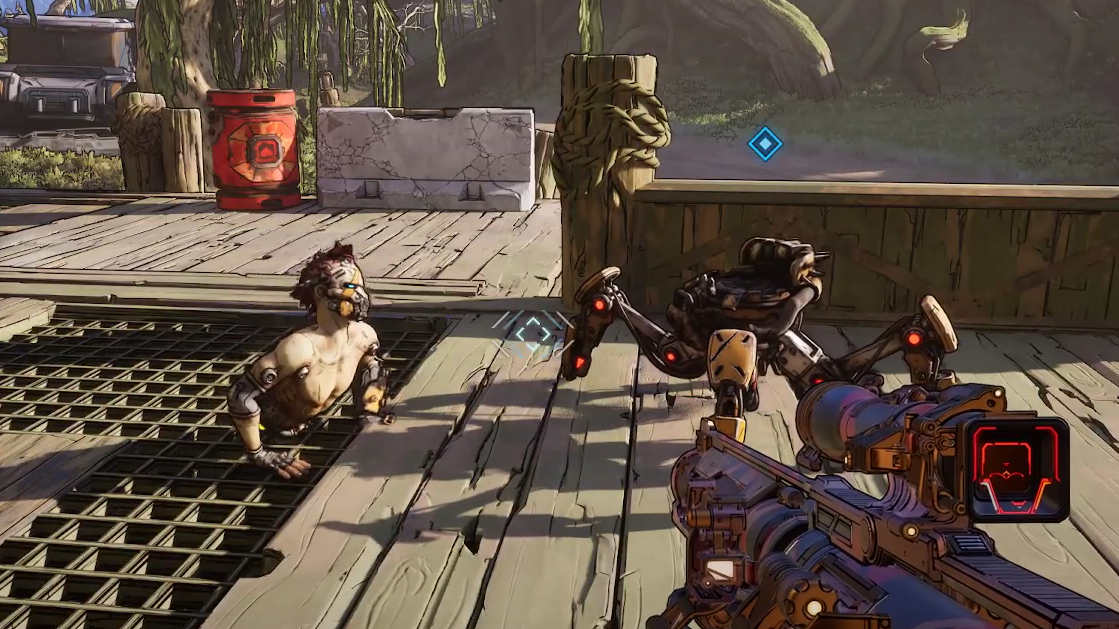
Task: Click the blue diamond objective waypoint marker
Action: (765, 144)
